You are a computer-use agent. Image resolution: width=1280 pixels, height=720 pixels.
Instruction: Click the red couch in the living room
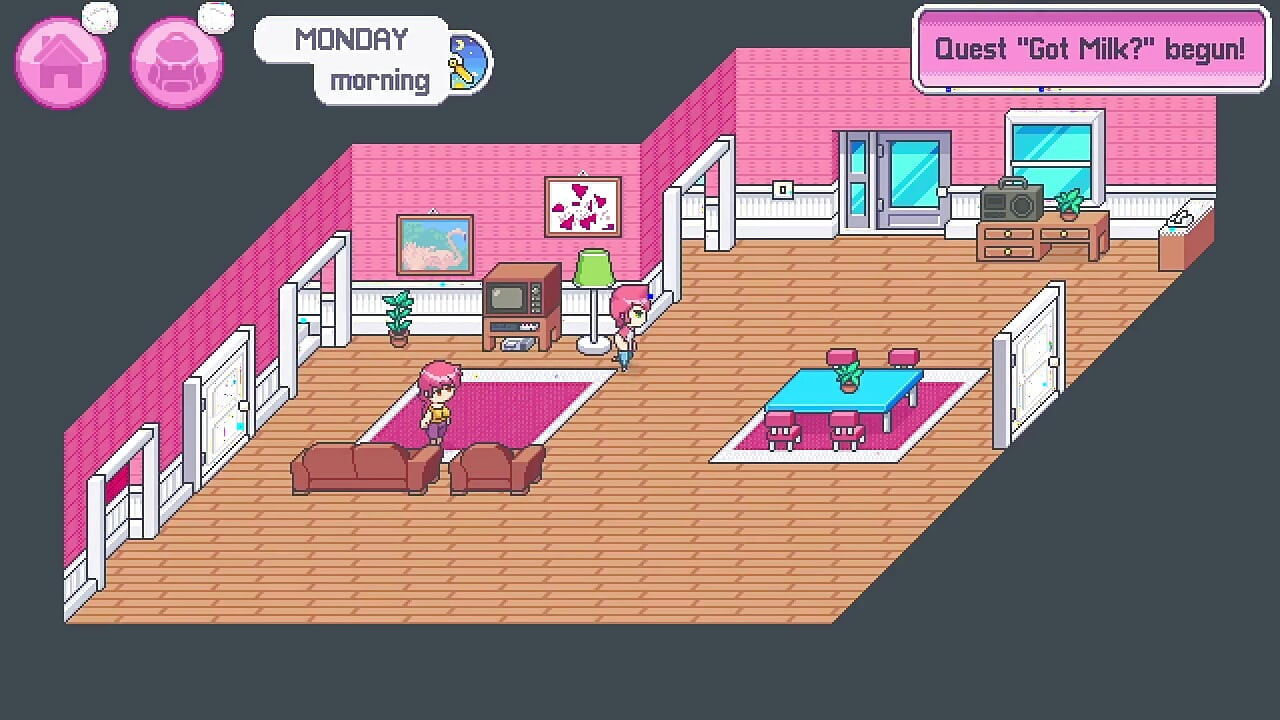click(x=360, y=468)
